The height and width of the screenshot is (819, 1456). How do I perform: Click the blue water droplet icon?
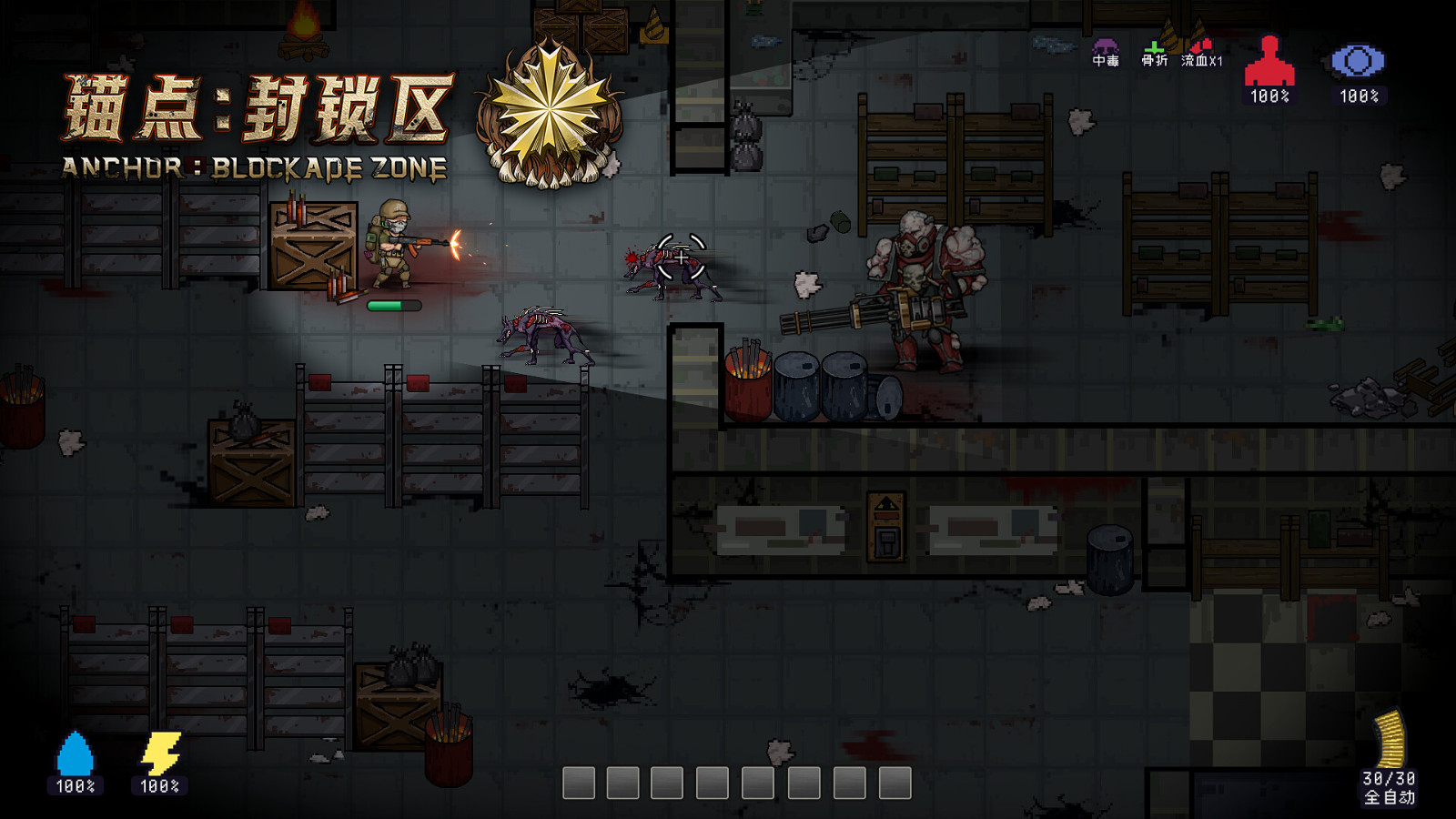click(75, 752)
